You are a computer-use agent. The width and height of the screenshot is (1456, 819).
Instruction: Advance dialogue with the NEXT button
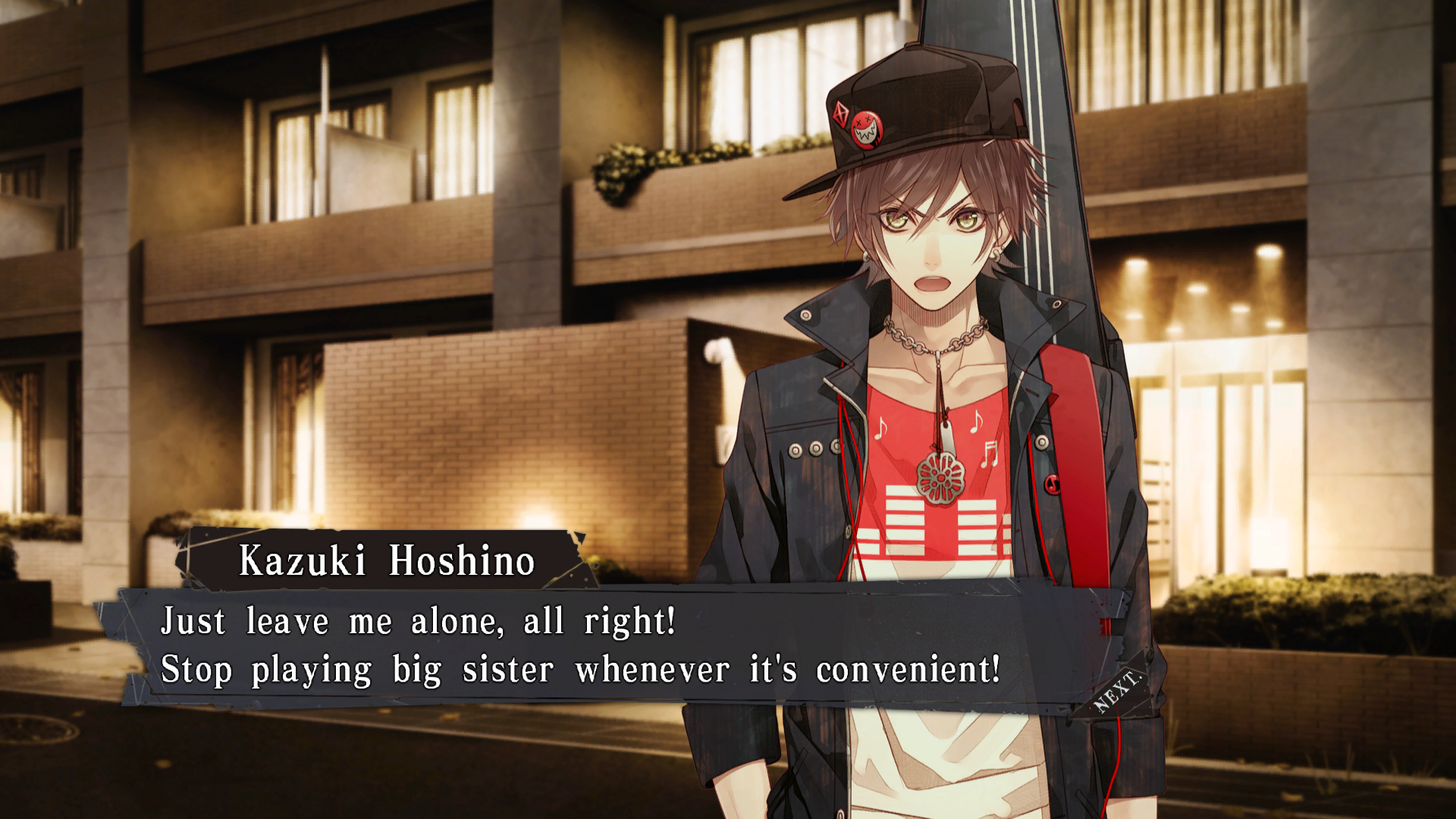(x=1116, y=692)
